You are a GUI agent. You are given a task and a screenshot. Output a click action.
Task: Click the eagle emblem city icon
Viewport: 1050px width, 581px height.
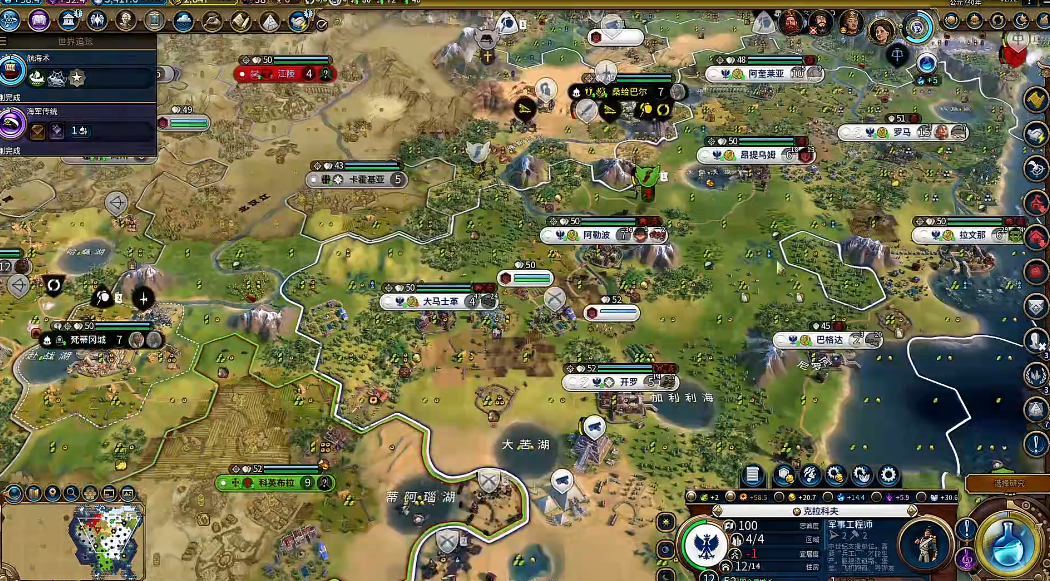pyautogui.click(x=703, y=545)
